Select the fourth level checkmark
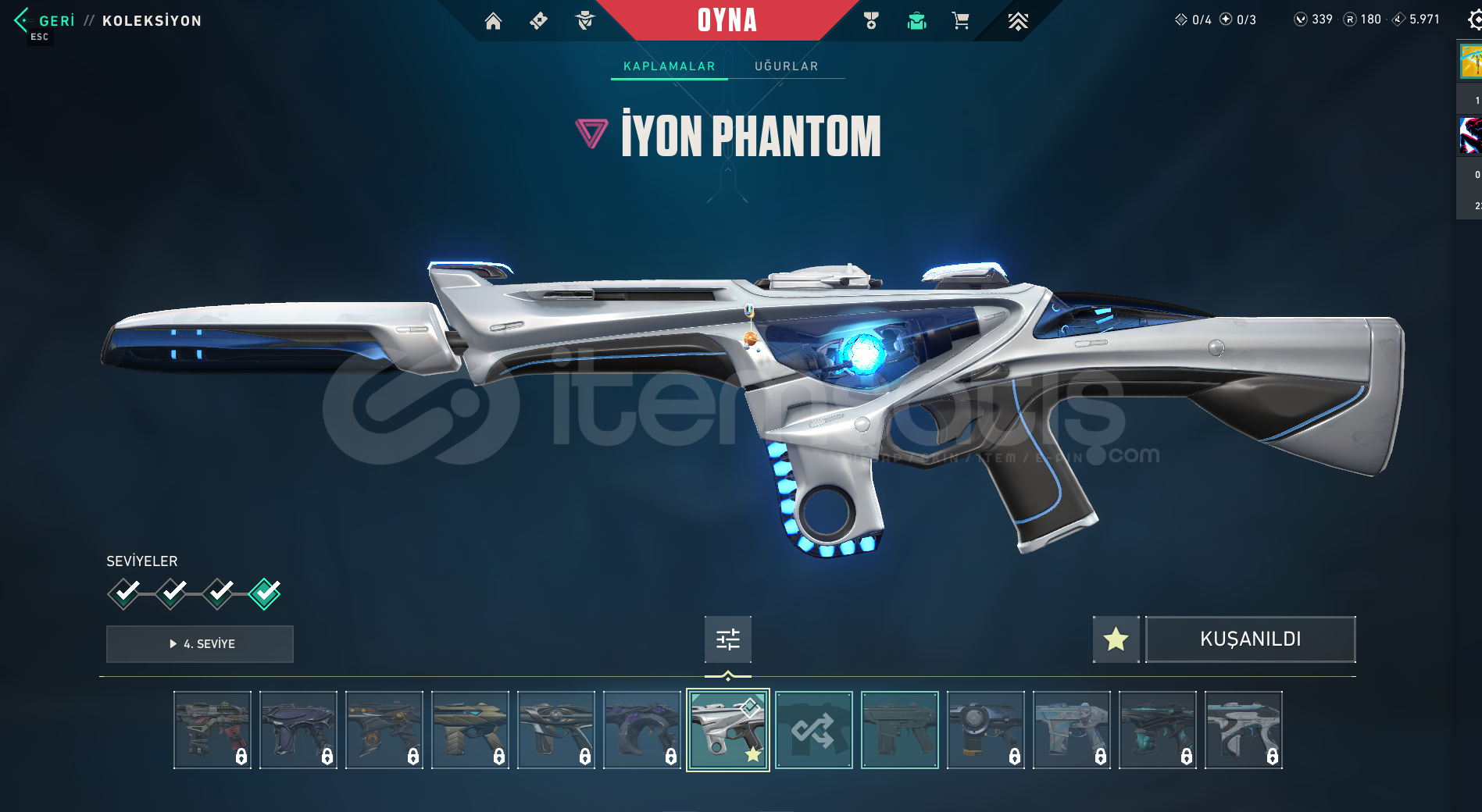This screenshot has height=812, width=1482. (263, 593)
